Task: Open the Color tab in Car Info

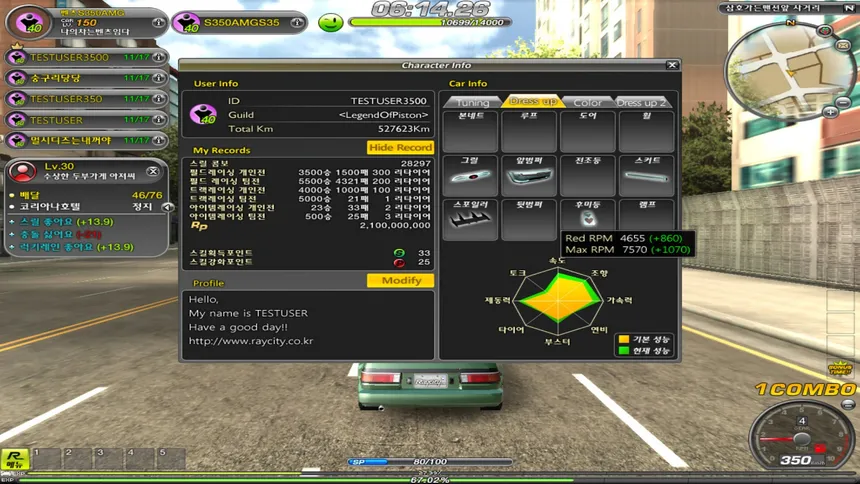Action: click(587, 102)
